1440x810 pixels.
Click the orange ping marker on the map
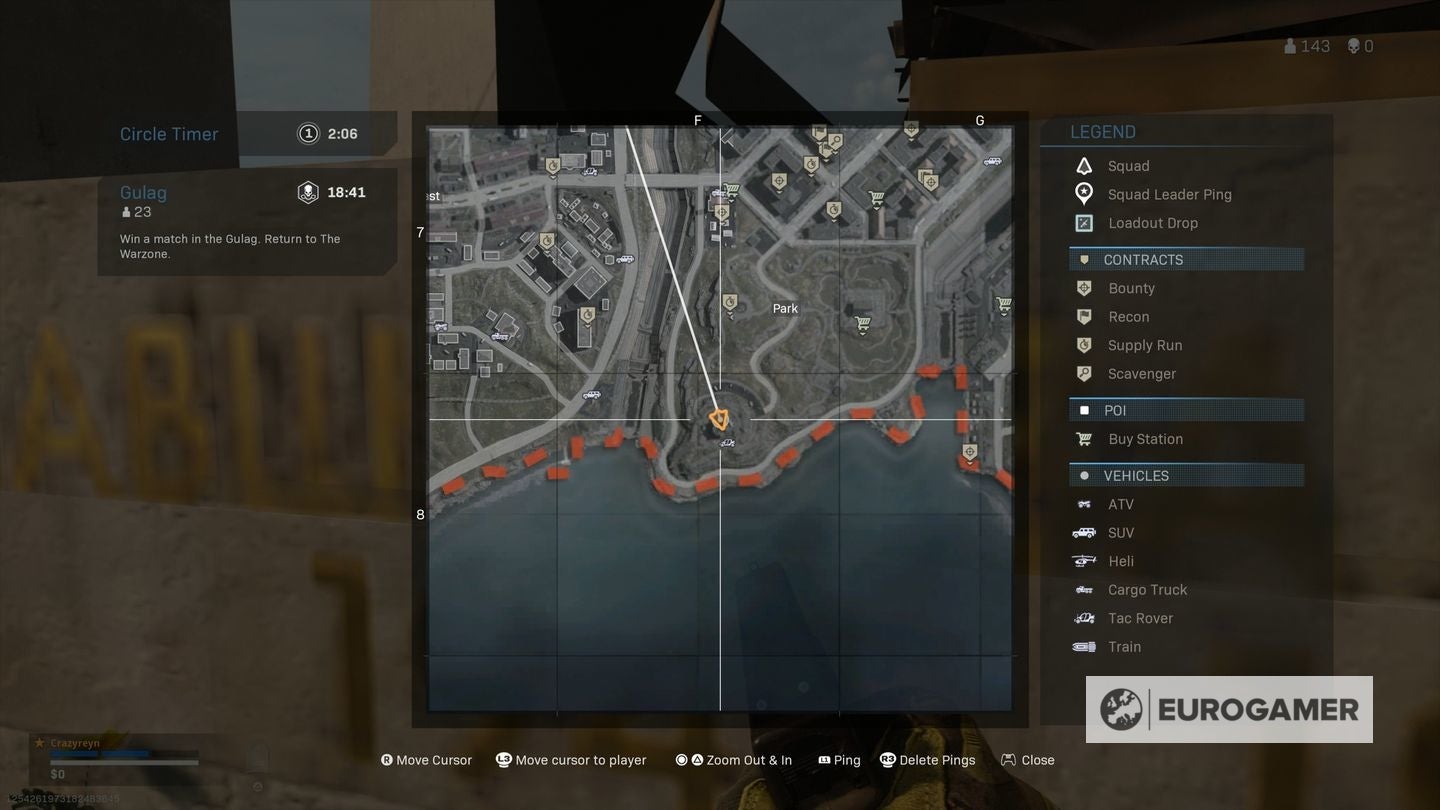pos(720,419)
